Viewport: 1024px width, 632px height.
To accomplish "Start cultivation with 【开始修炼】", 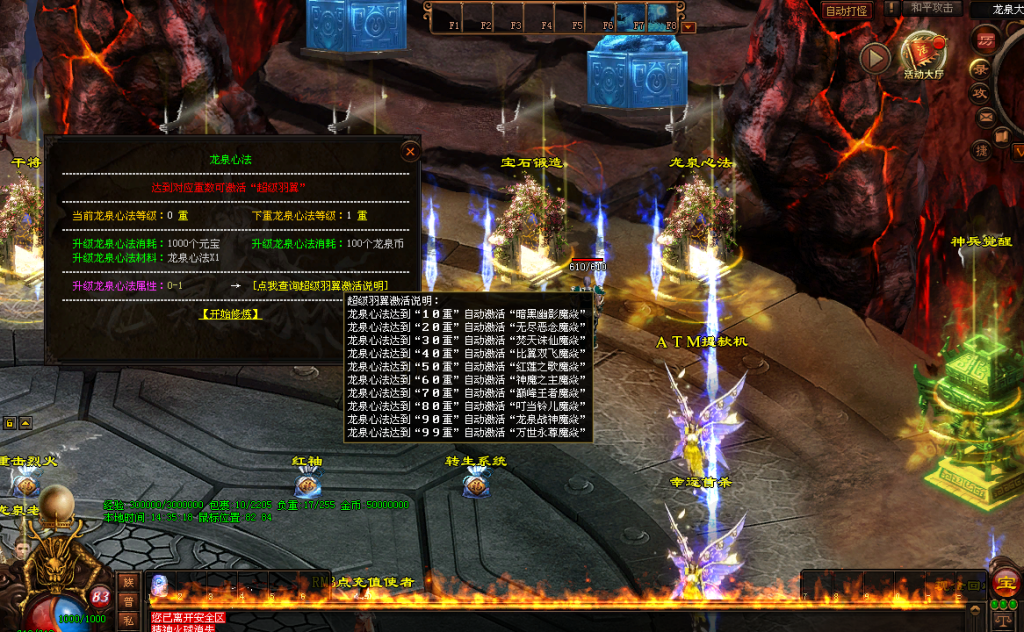I will click(231, 314).
